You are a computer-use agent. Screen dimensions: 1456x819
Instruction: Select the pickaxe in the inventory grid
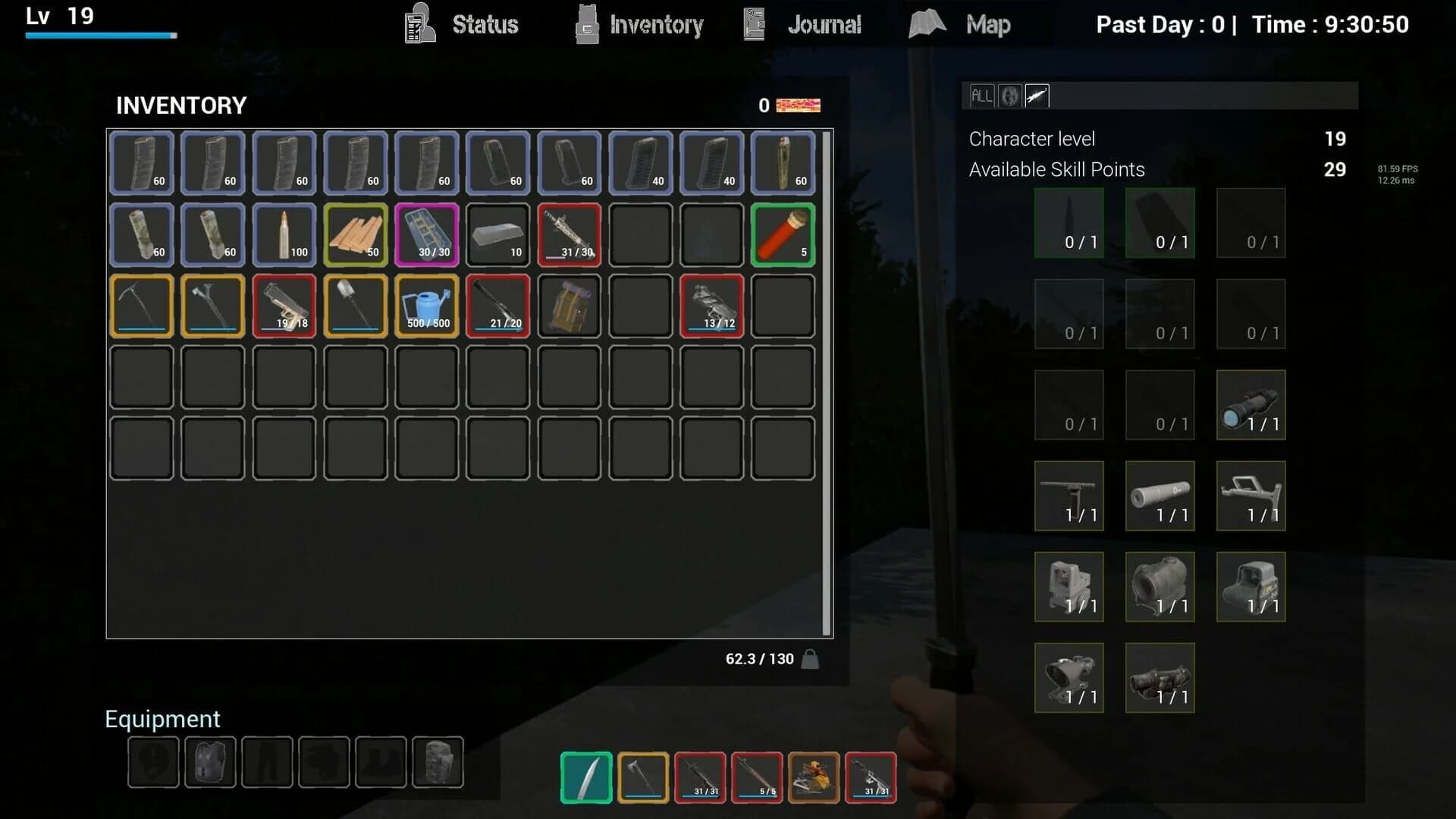coord(141,306)
